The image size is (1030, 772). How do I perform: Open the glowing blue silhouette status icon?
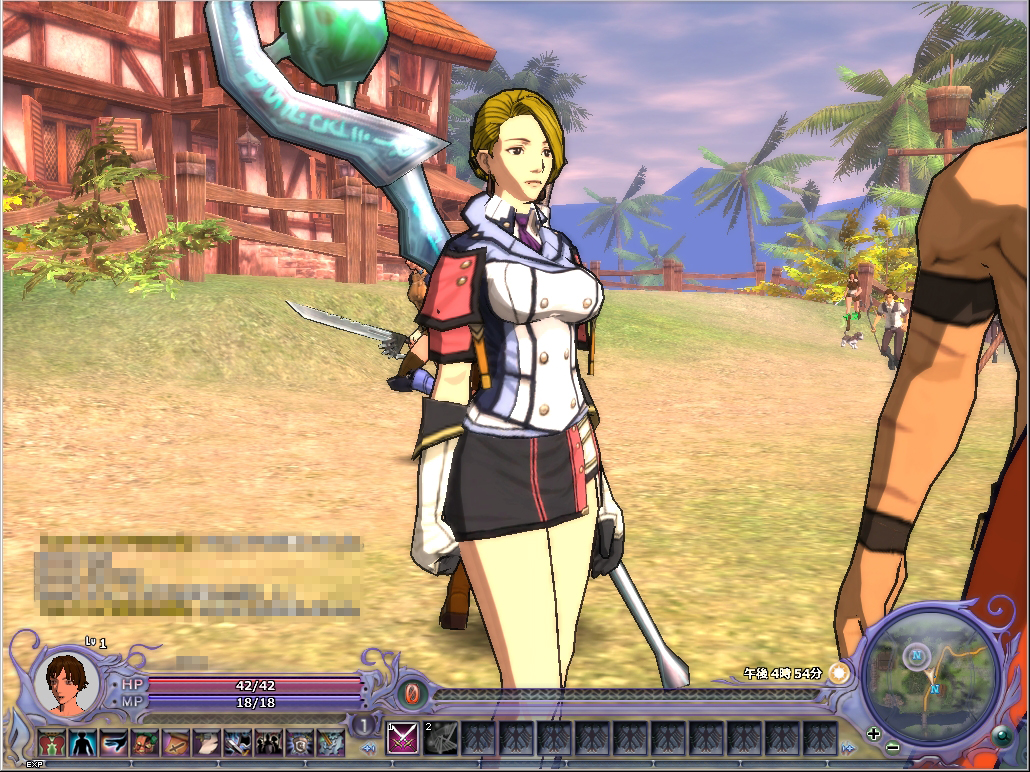[x=83, y=743]
